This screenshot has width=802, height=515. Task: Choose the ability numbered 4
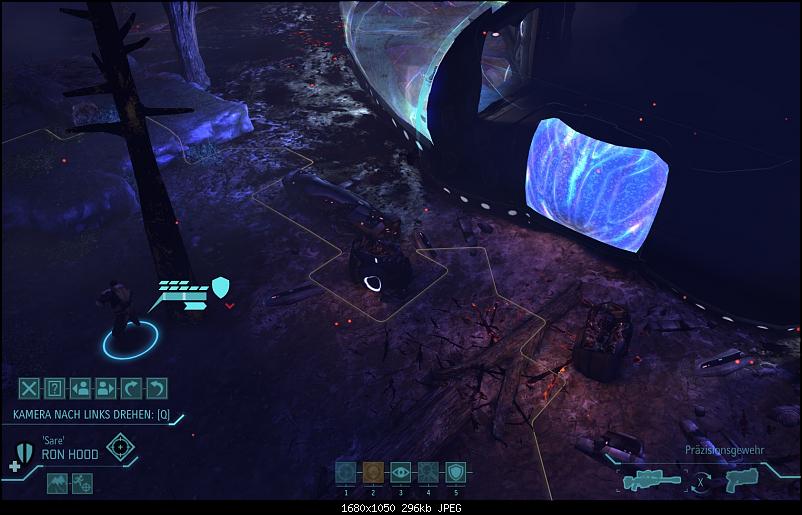tap(428, 474)
